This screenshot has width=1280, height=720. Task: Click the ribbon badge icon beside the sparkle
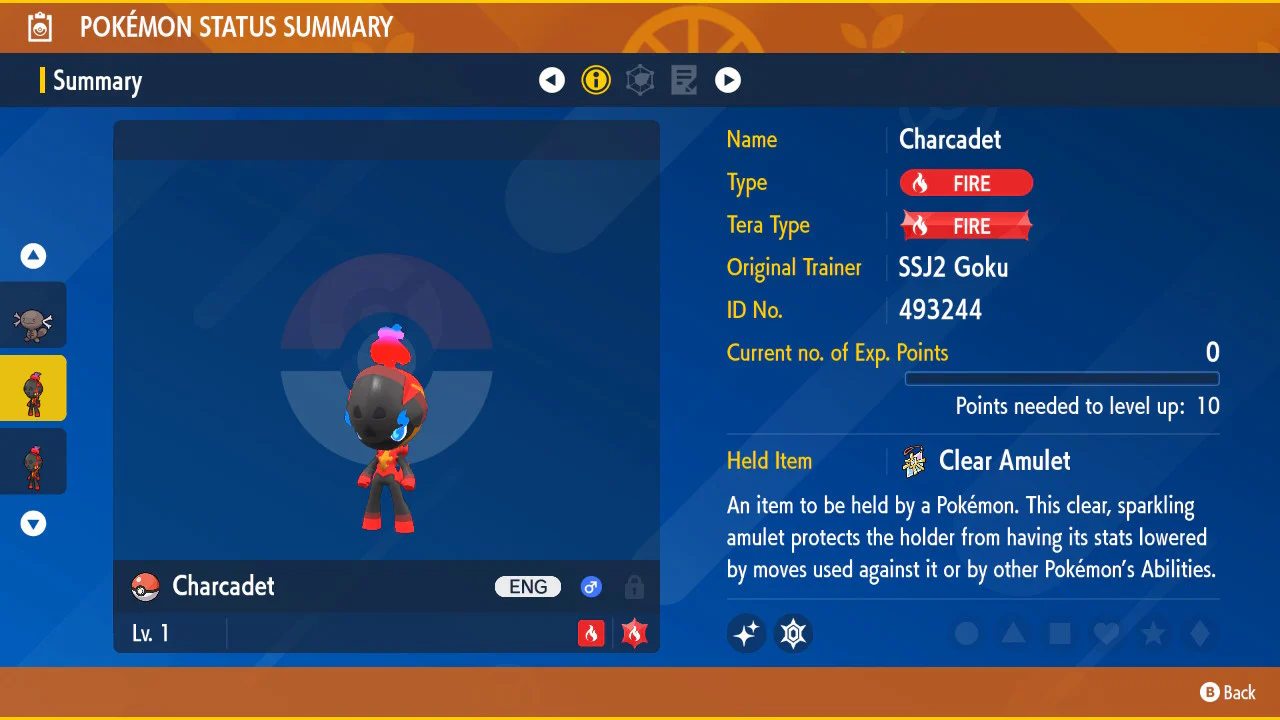794,633
